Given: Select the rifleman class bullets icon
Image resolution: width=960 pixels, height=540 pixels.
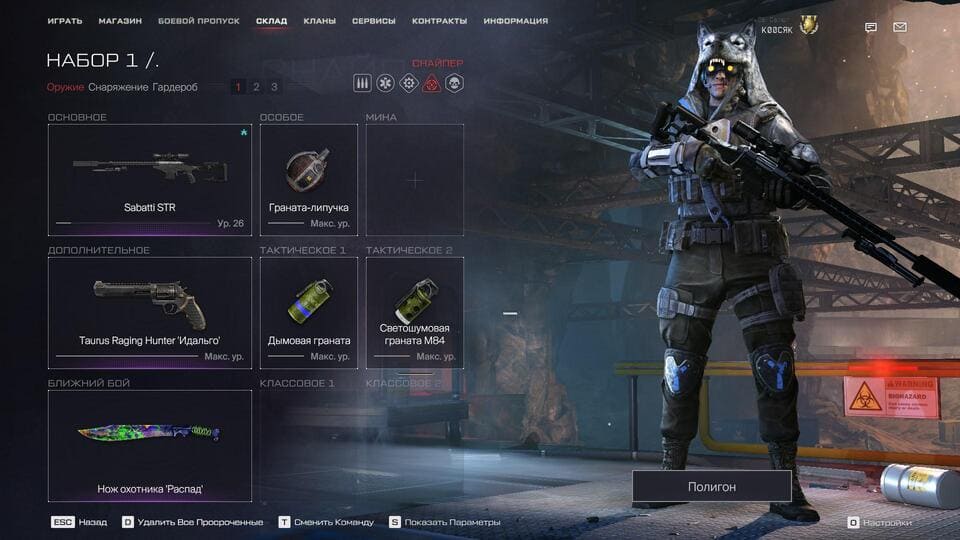Looking at the screenshot, I should [363, 83].
